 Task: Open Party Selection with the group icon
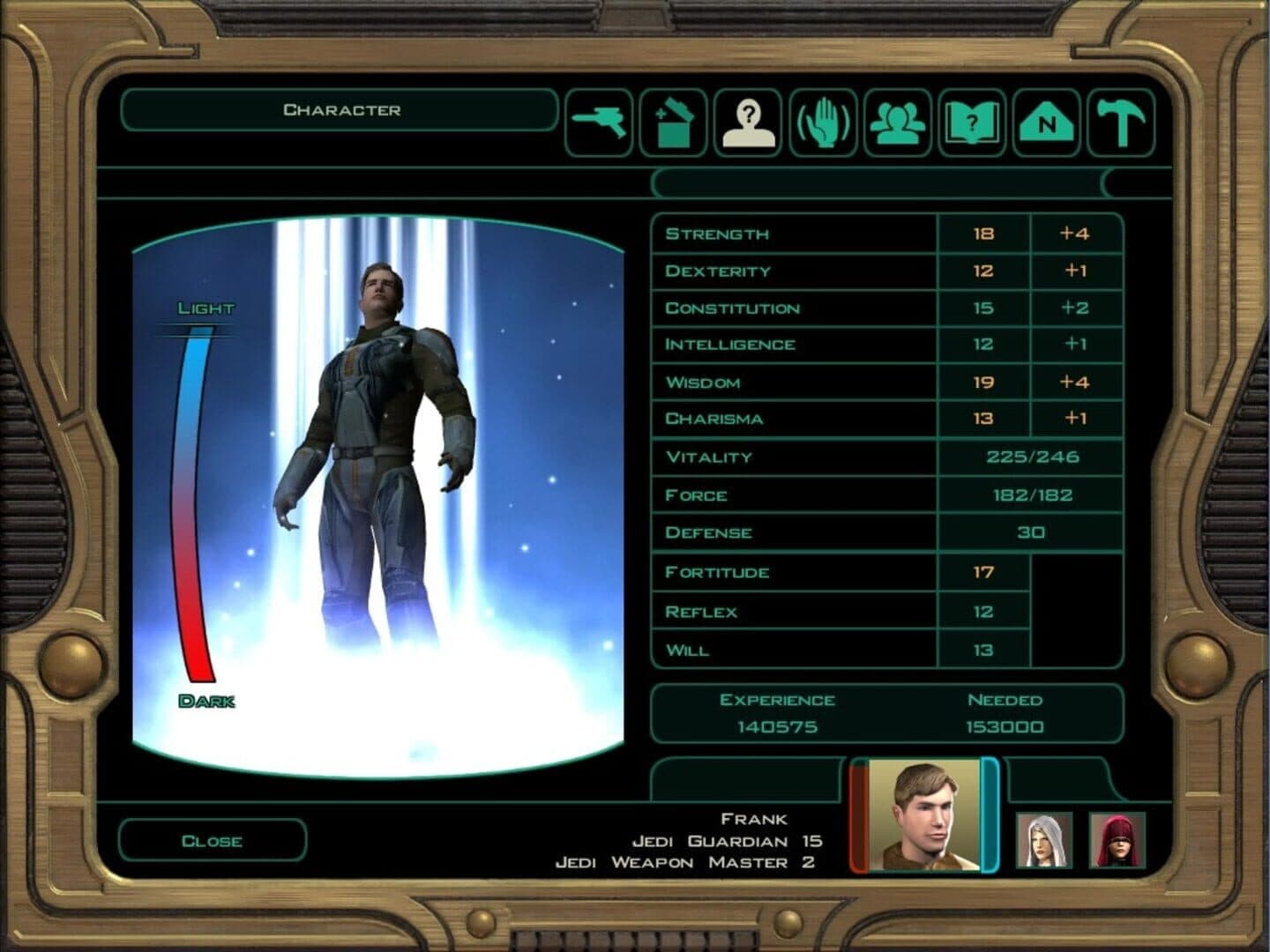point(897,123)
